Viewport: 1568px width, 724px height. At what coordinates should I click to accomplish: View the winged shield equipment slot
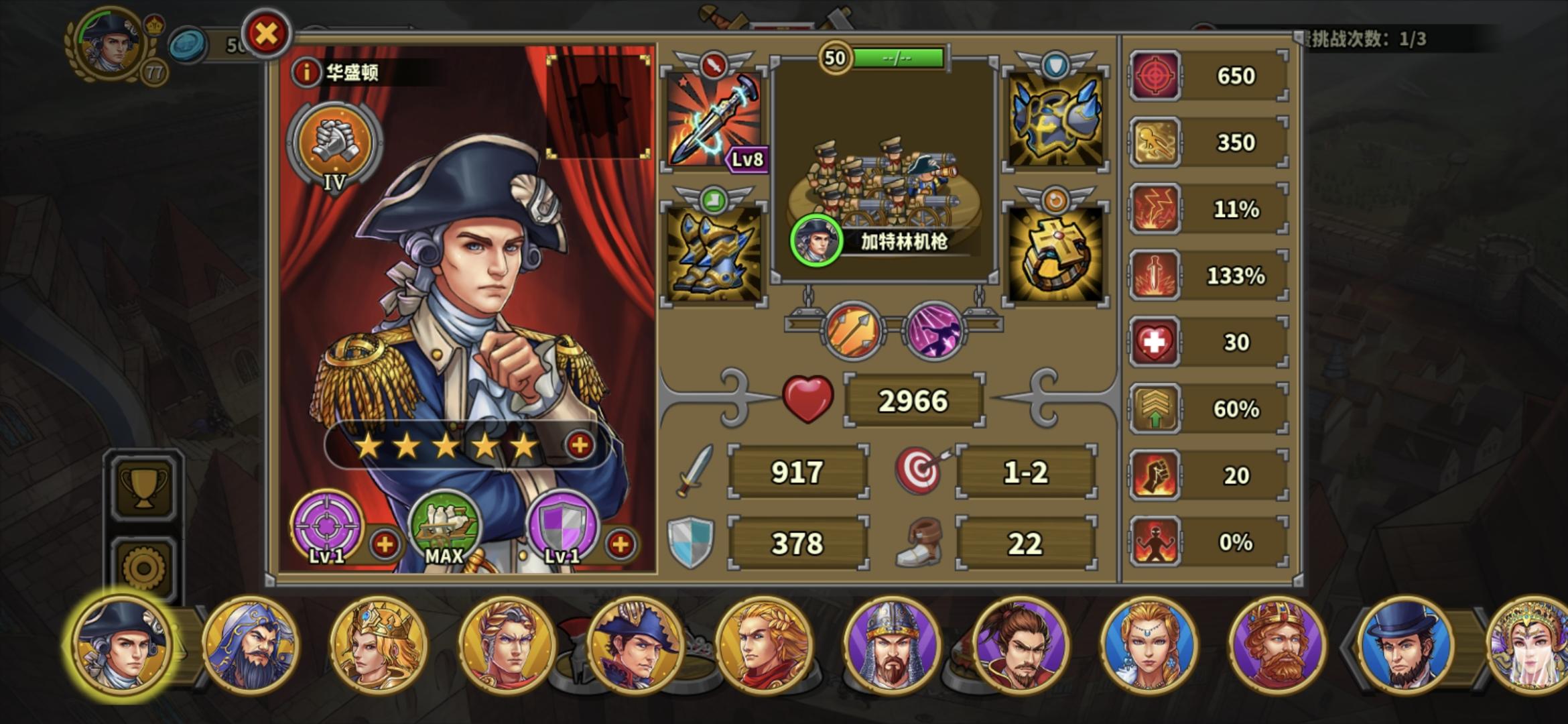click(1057, 121)
